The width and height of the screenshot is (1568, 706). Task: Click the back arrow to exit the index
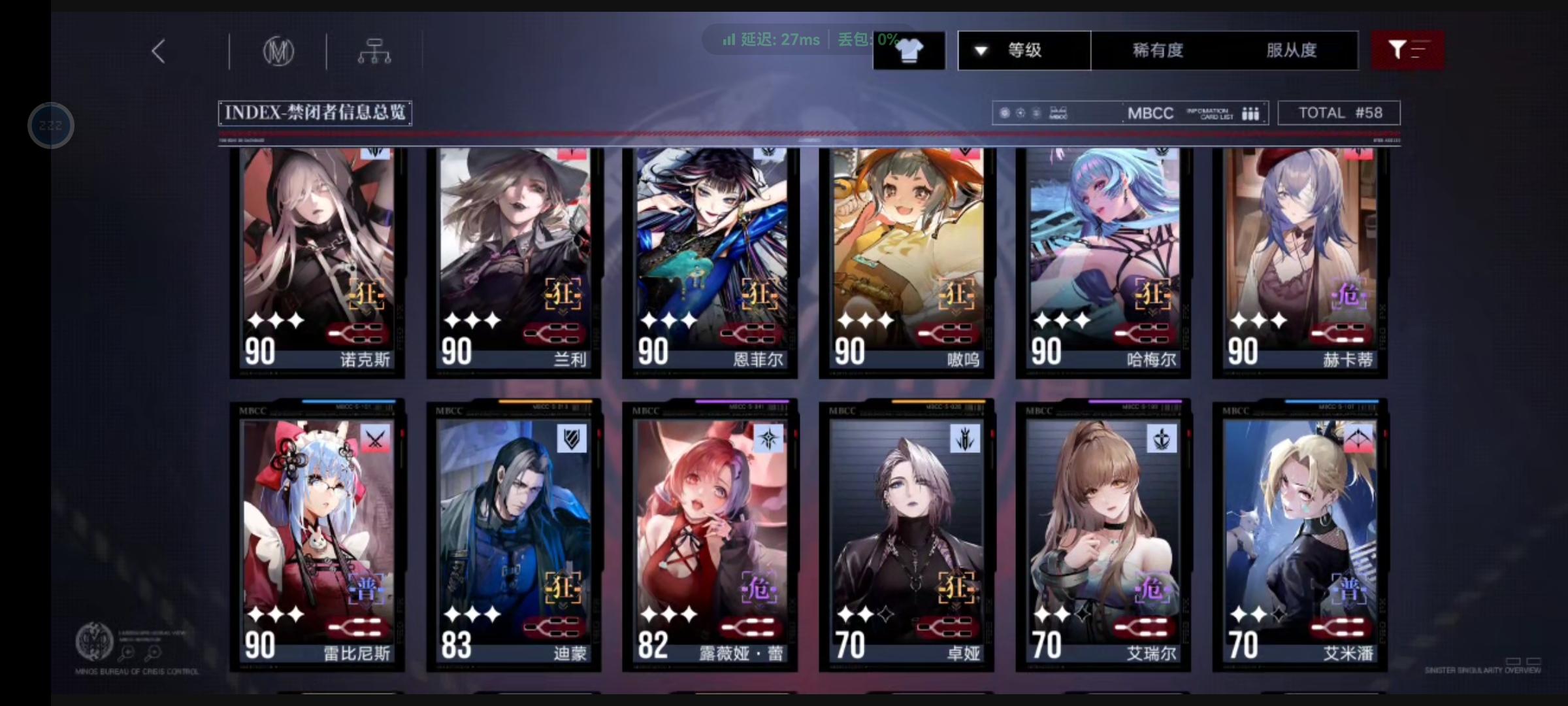click(157, 50)
